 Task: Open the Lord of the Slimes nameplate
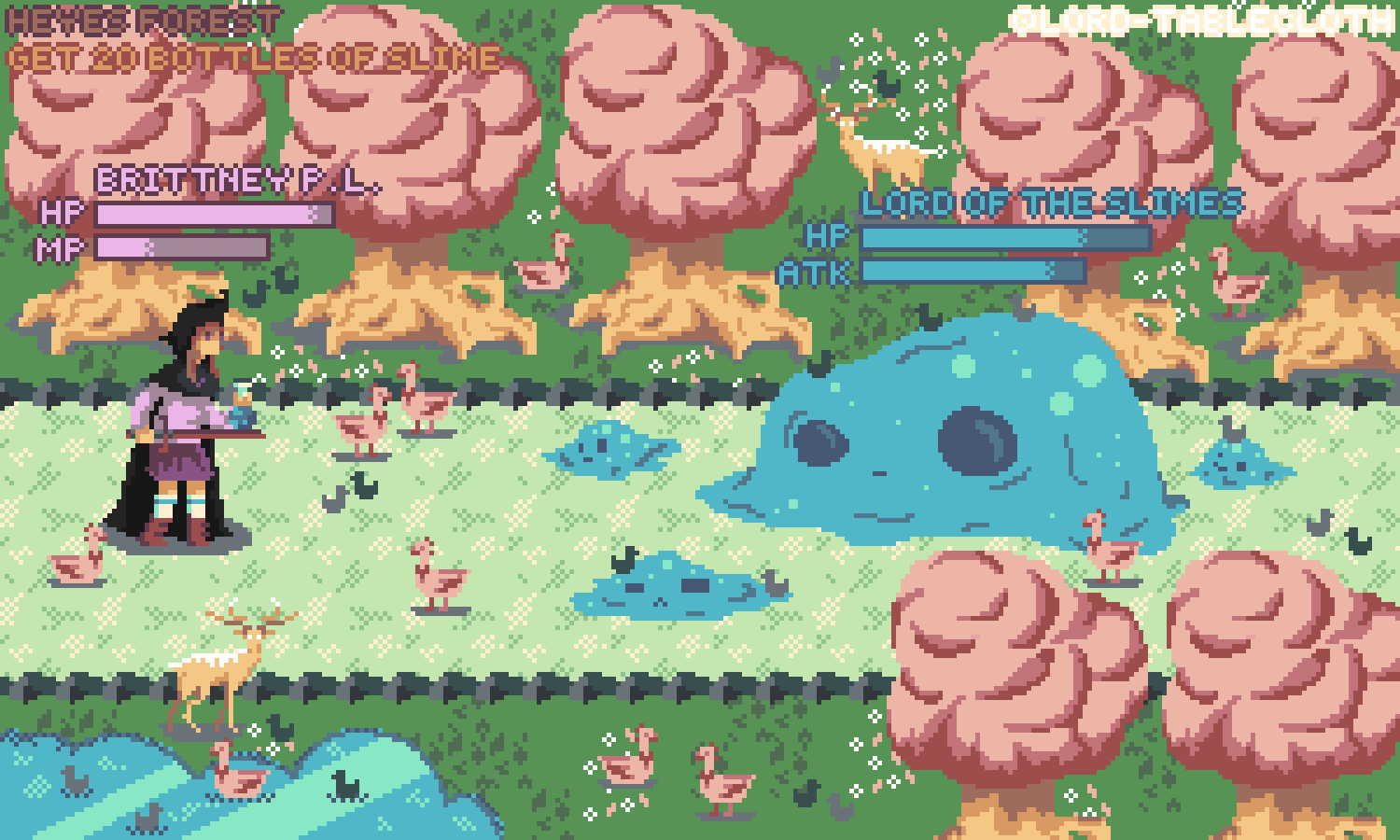[1050, 201]
